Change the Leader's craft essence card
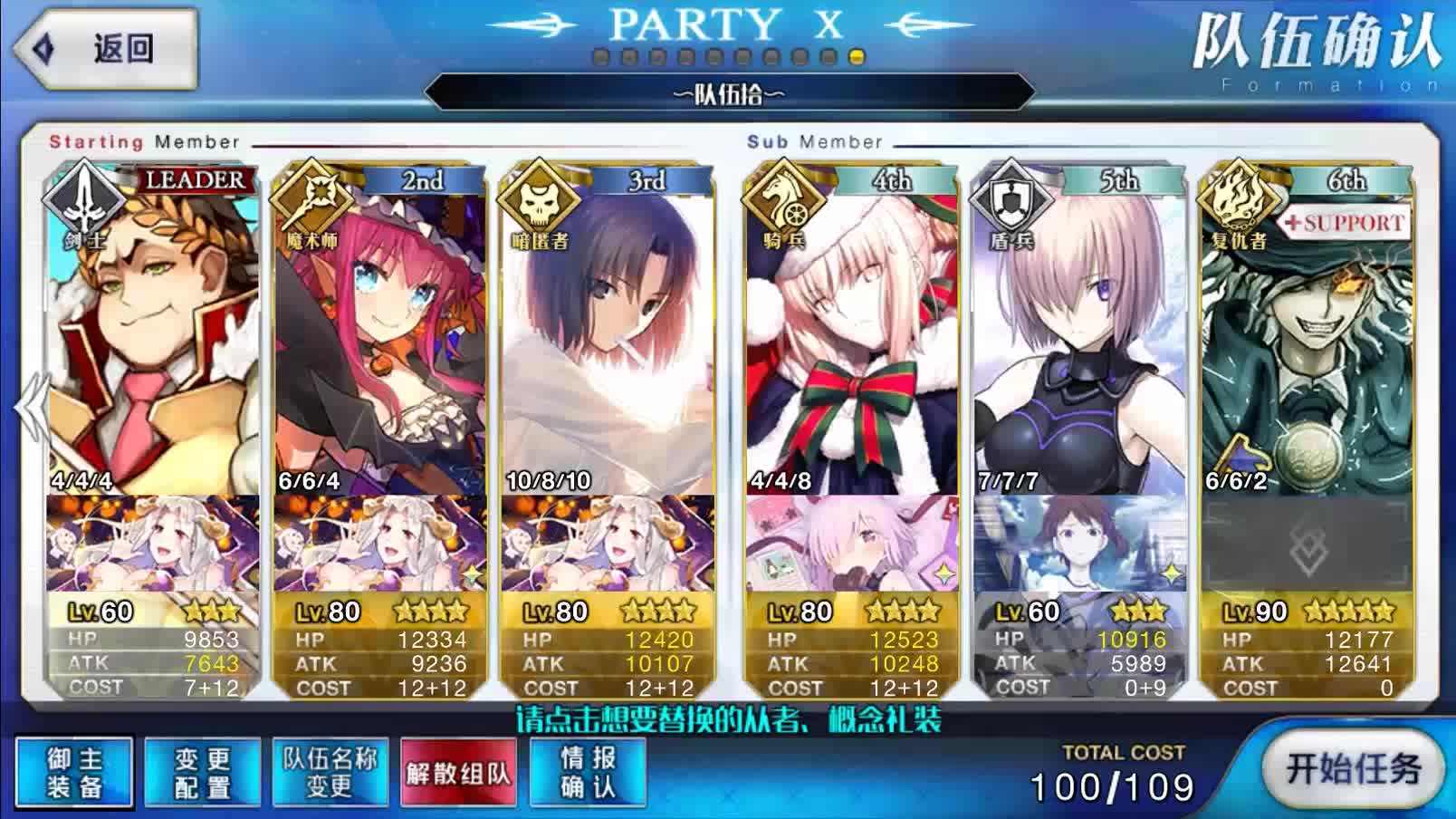The height and width of the screenshot is (819, 1456). (x=153, y=544)
